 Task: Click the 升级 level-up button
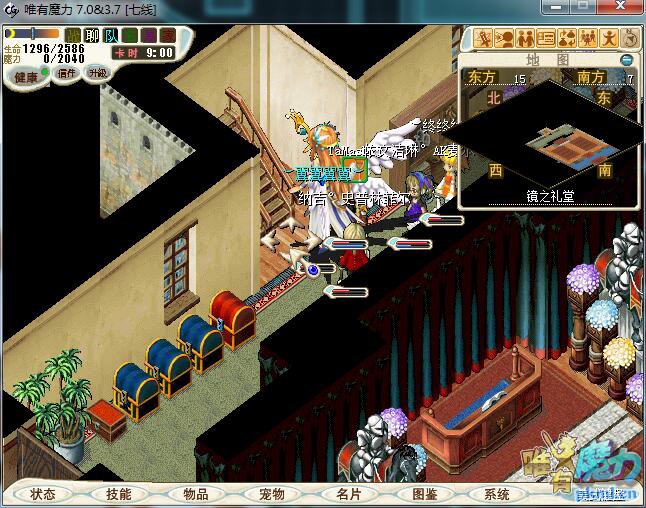(97, 73)
